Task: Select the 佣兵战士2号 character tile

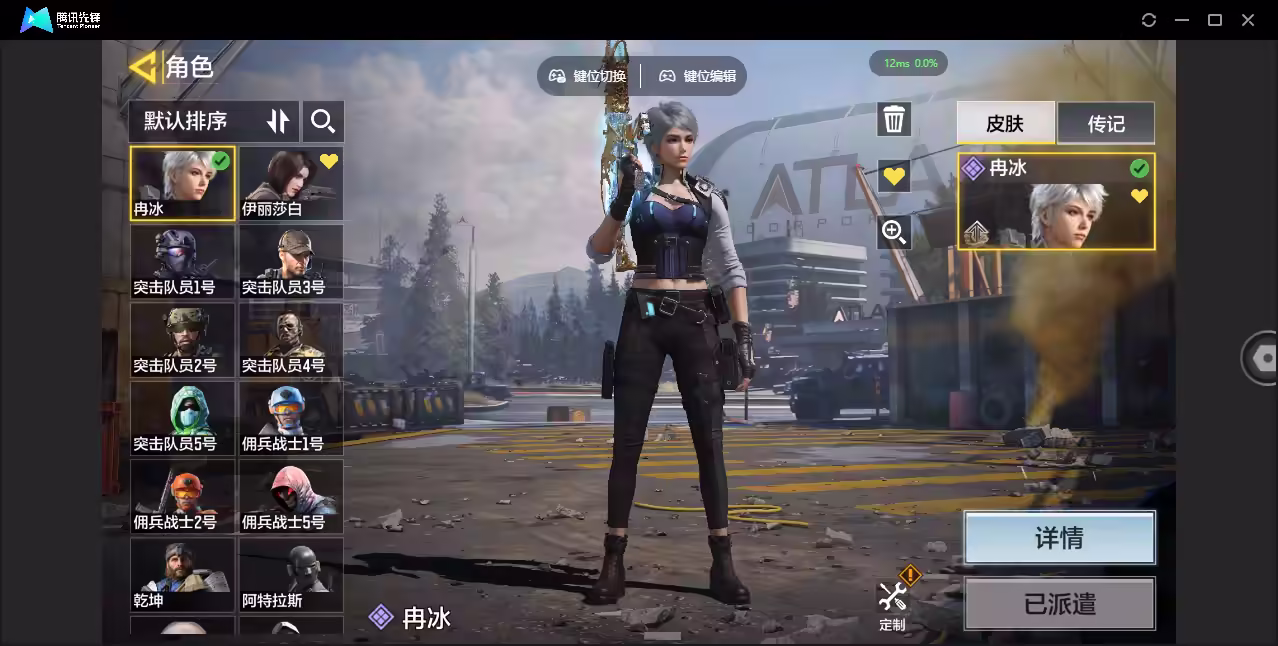Action: tap(183, 496)
